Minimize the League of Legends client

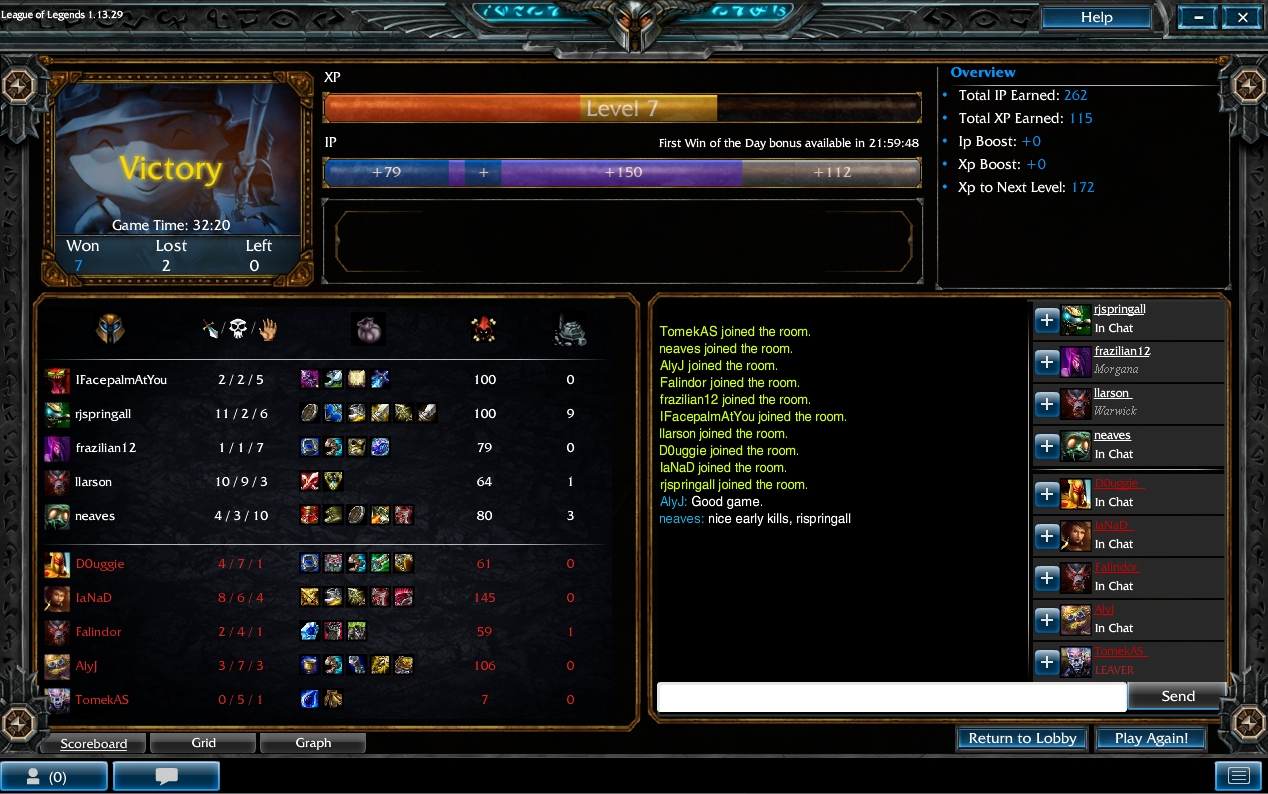(x=1198, y=17)
